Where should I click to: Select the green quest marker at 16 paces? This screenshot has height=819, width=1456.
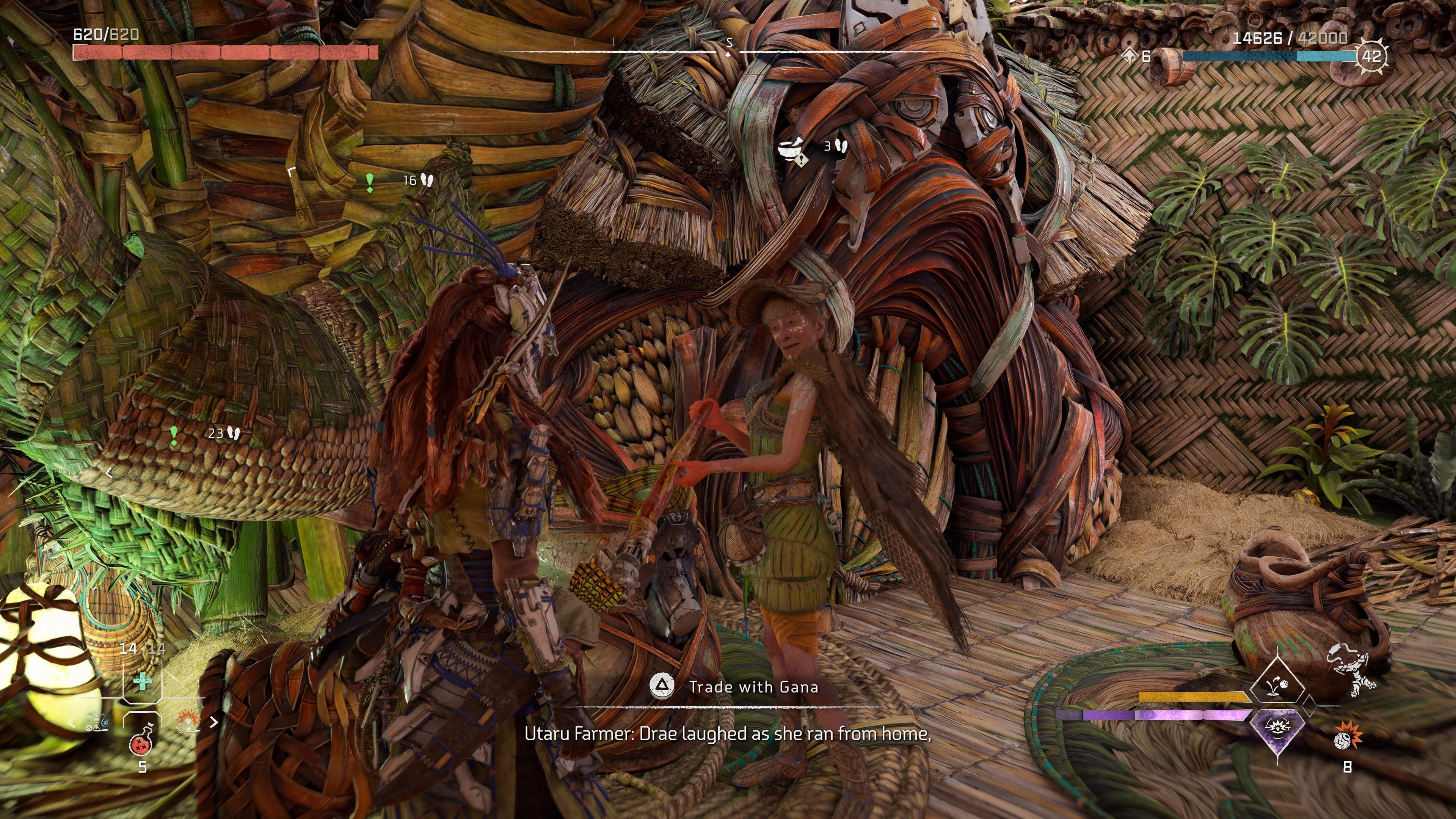370,182
